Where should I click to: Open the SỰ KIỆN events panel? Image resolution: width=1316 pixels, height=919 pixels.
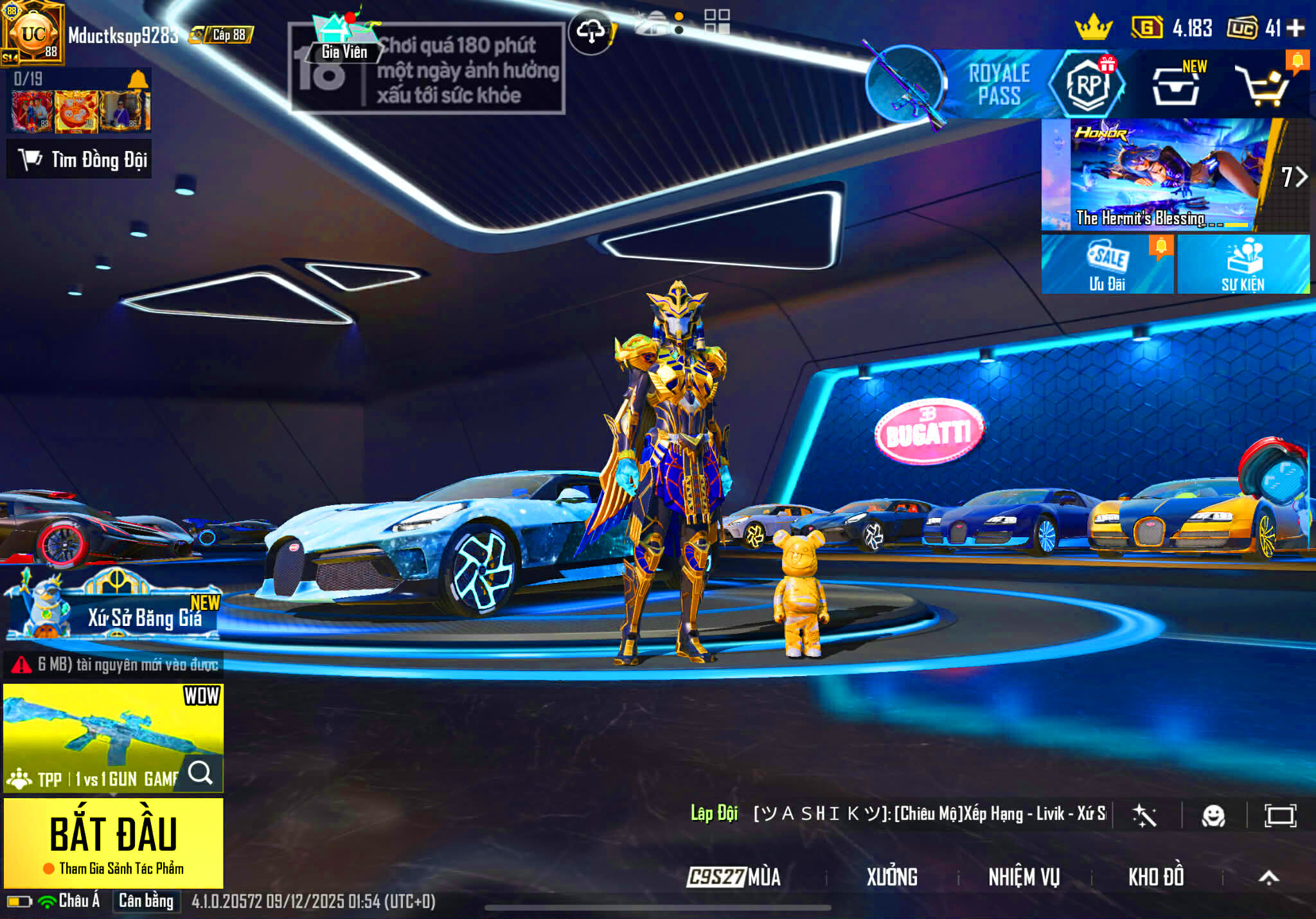(1243, 264)
